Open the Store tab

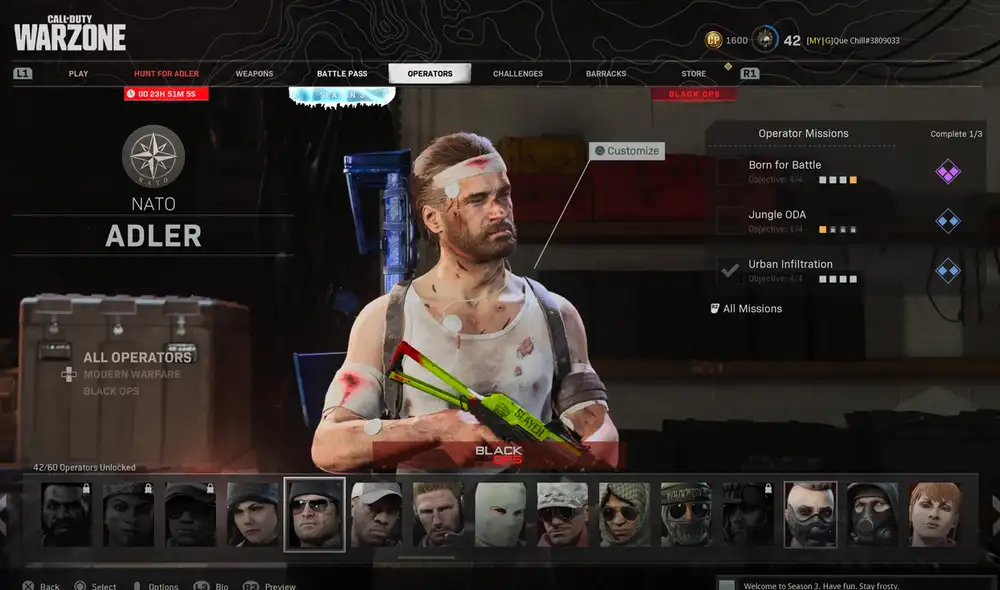coord(693,74)
